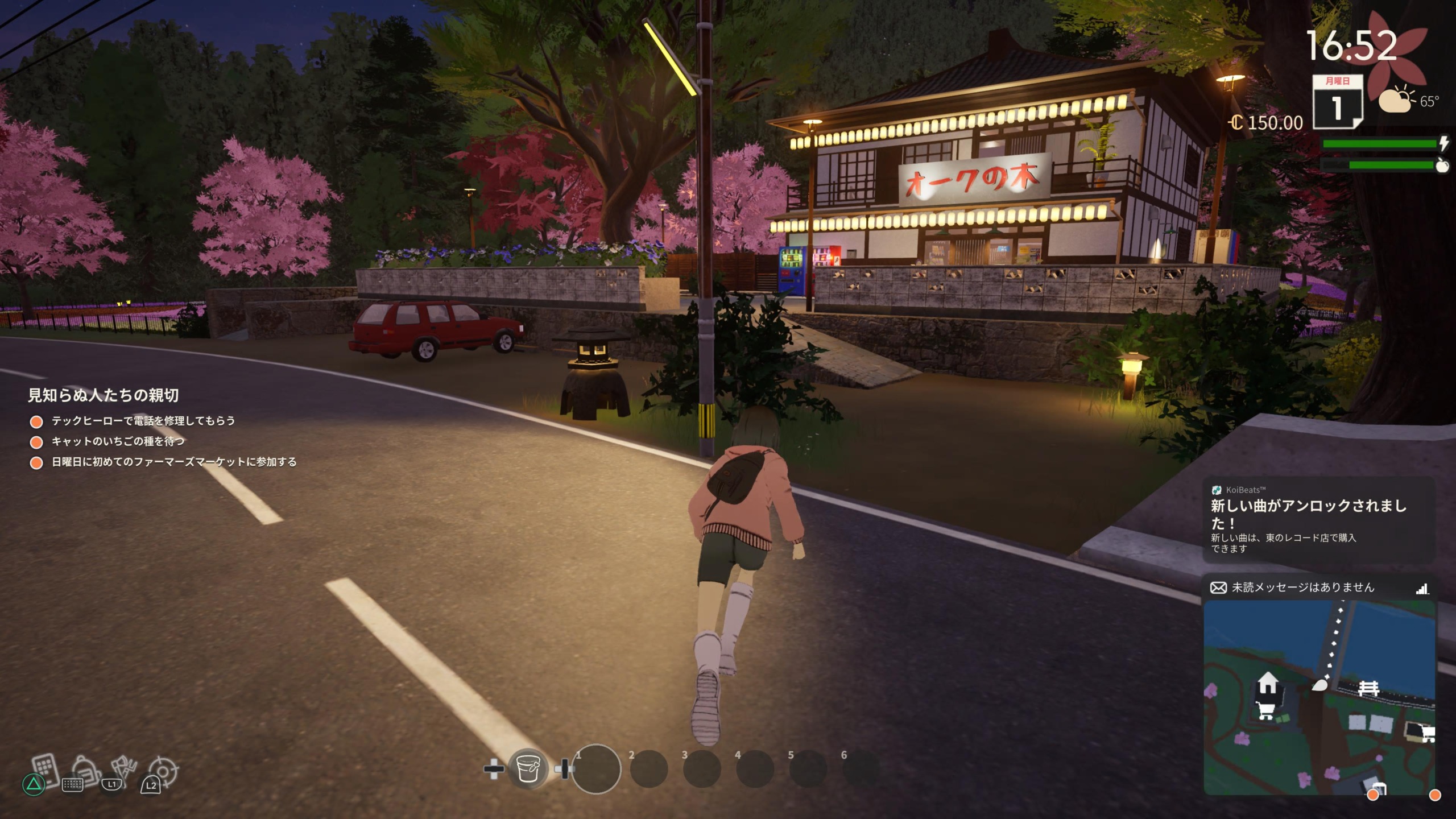The image size is (1456, 819).
Task: Open the minimap
Action: (x=1318, y=697)
